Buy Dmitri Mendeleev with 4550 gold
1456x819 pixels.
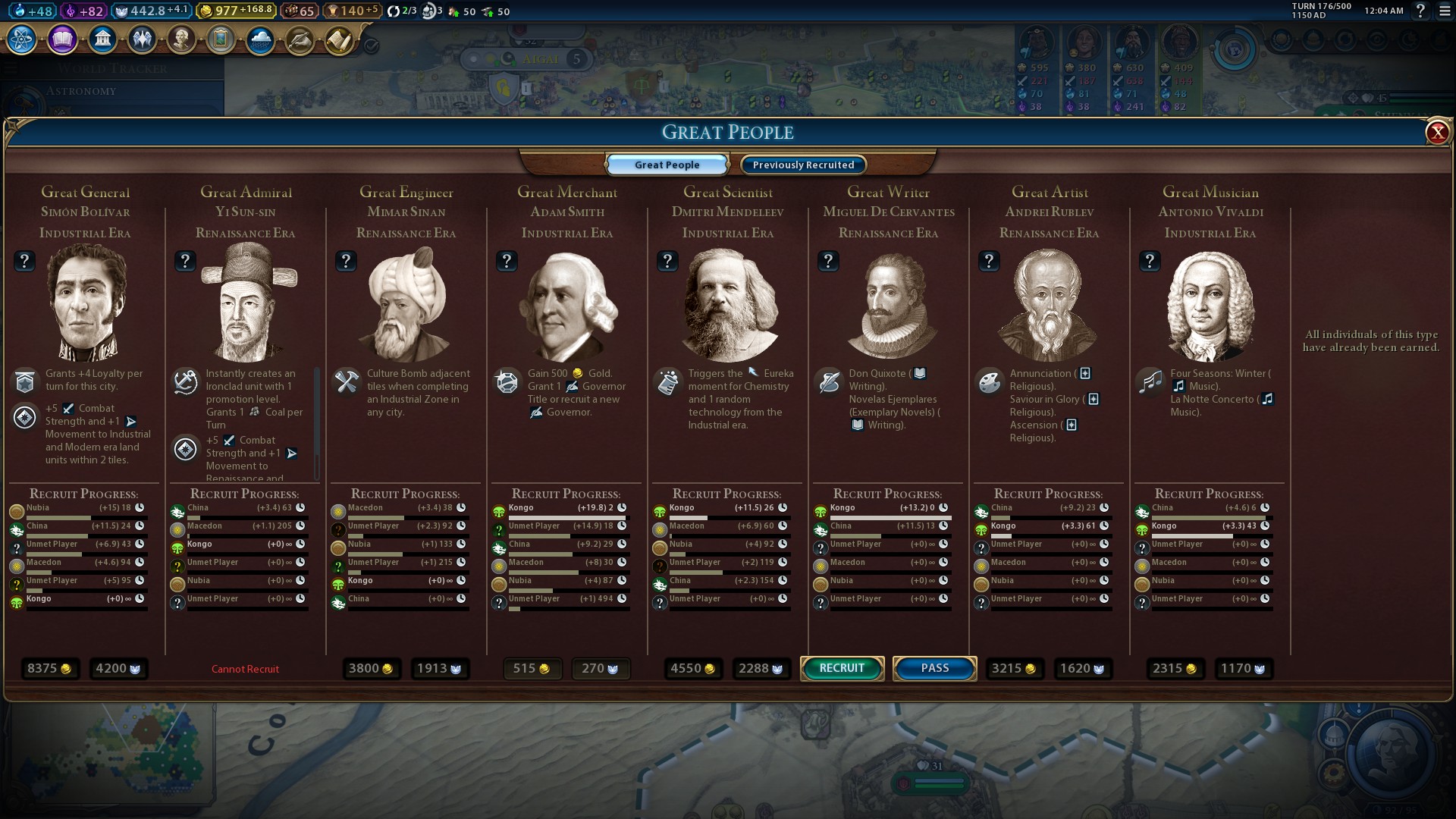(692, 669)
